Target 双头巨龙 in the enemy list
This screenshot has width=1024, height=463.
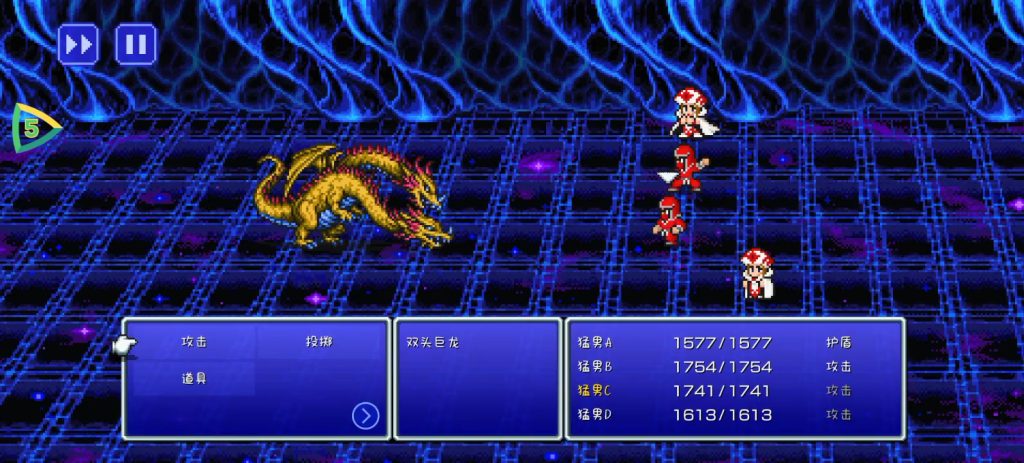point(432,342)
